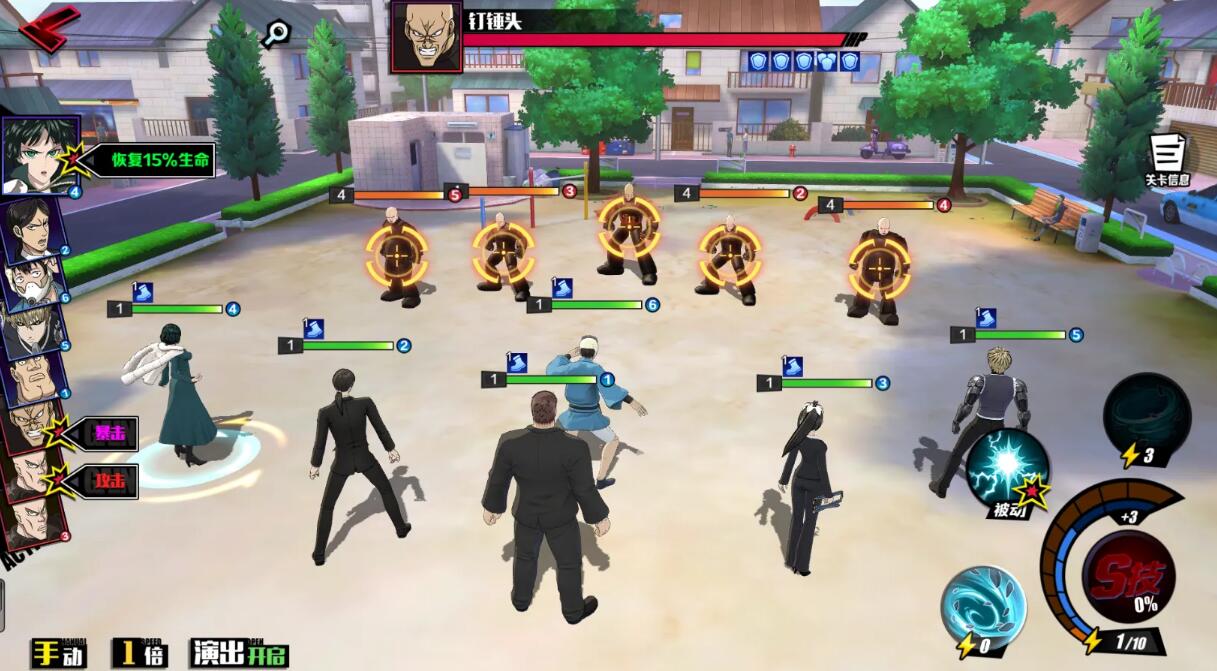Activate the S技 ultimate skill
The width and height of the screenshot is (1217, 671).
coord(1130,576)
